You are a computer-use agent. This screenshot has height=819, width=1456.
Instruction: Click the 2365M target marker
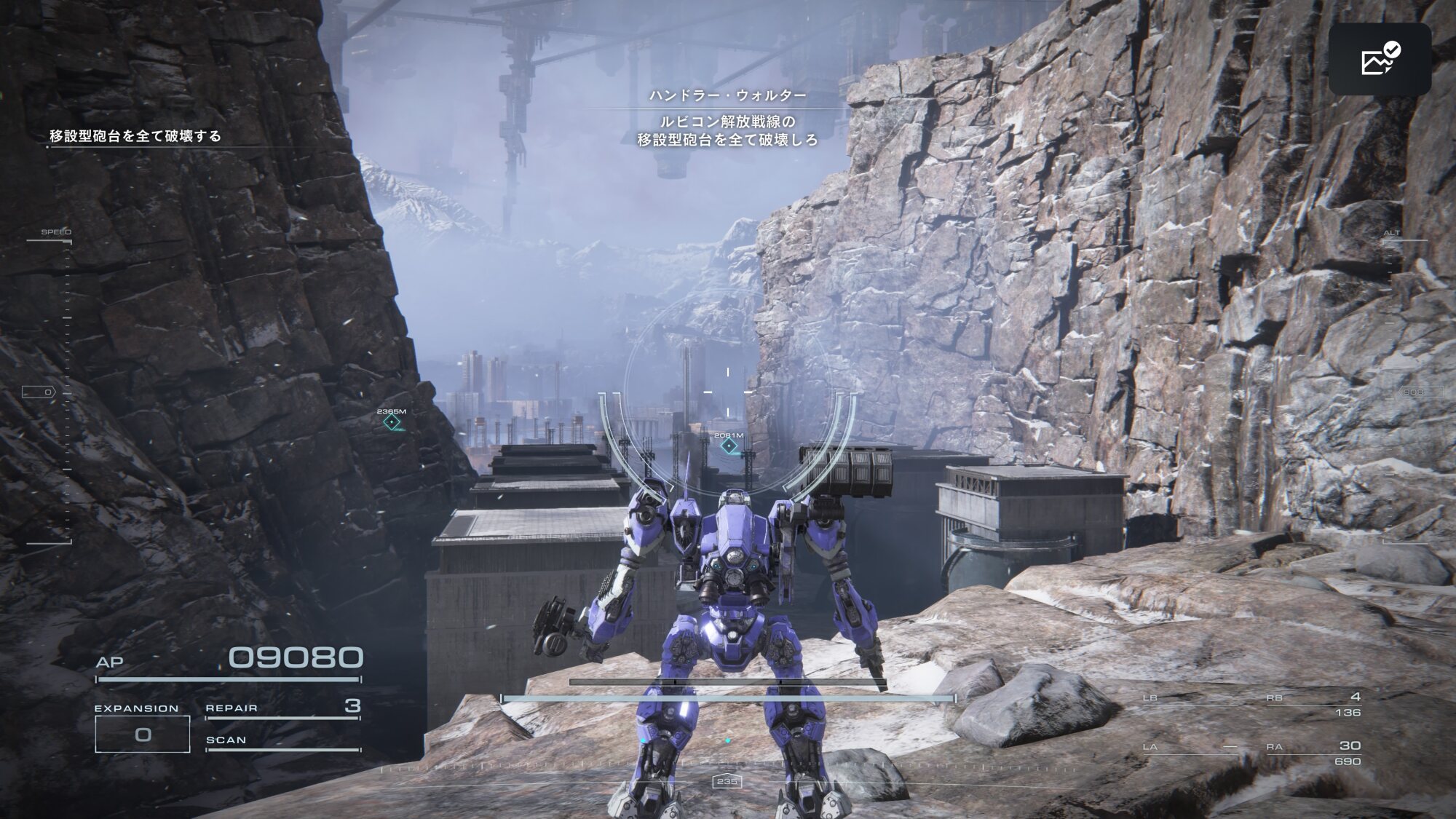392,422
